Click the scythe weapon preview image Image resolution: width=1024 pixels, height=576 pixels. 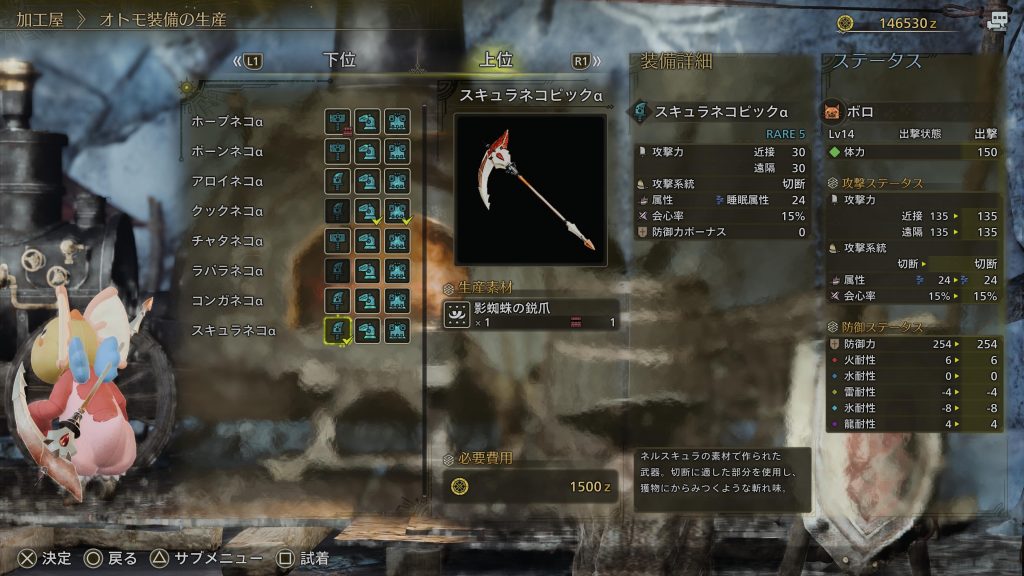point(531,189)
